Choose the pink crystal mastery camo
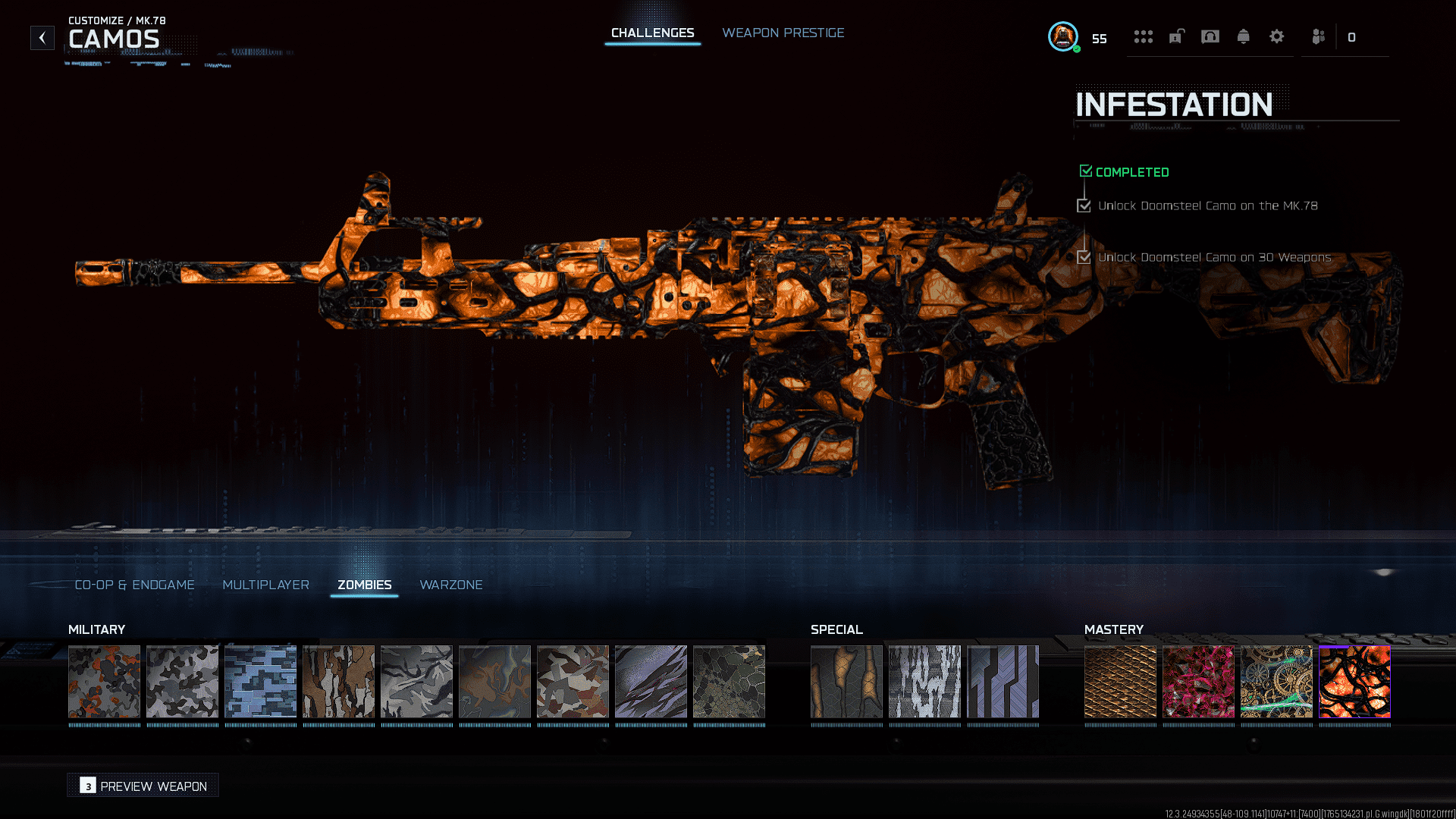The width and height of the screenshot is (1456, 819). coord(1198,681)
